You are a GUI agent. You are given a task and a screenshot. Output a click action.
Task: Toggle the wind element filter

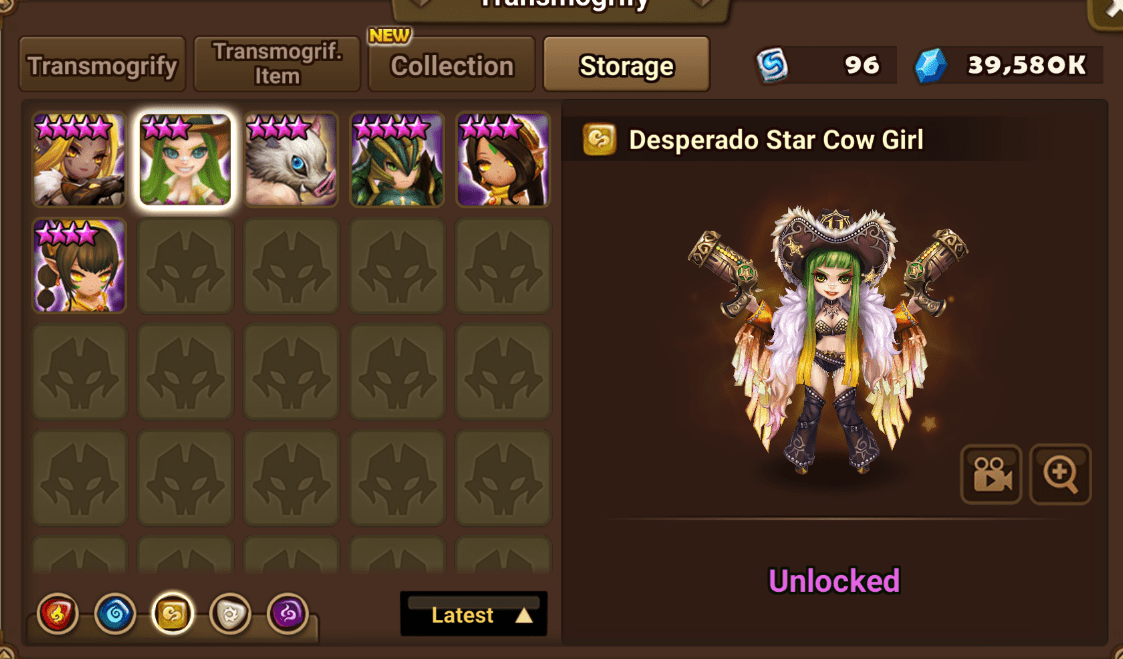coord(172,614)
